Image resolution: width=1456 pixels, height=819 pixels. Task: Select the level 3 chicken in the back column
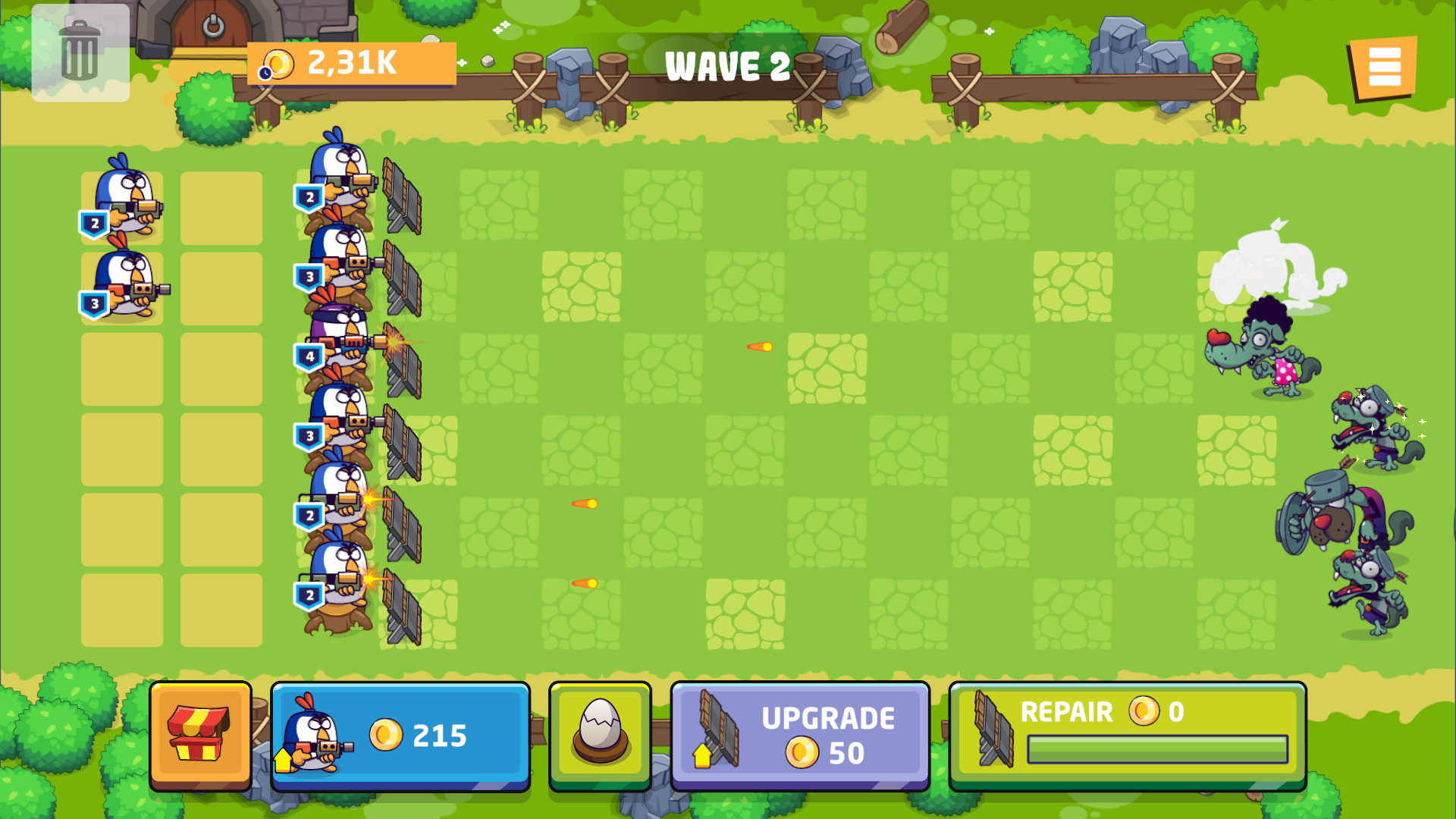pos(125,284)
